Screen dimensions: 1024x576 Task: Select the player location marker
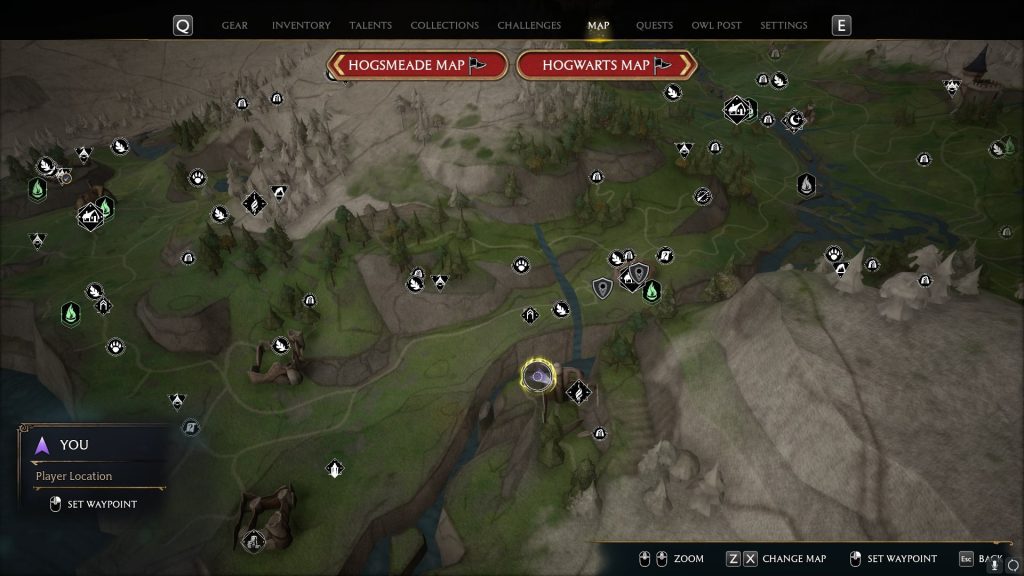pyautogui.click(x=538, y=376)
